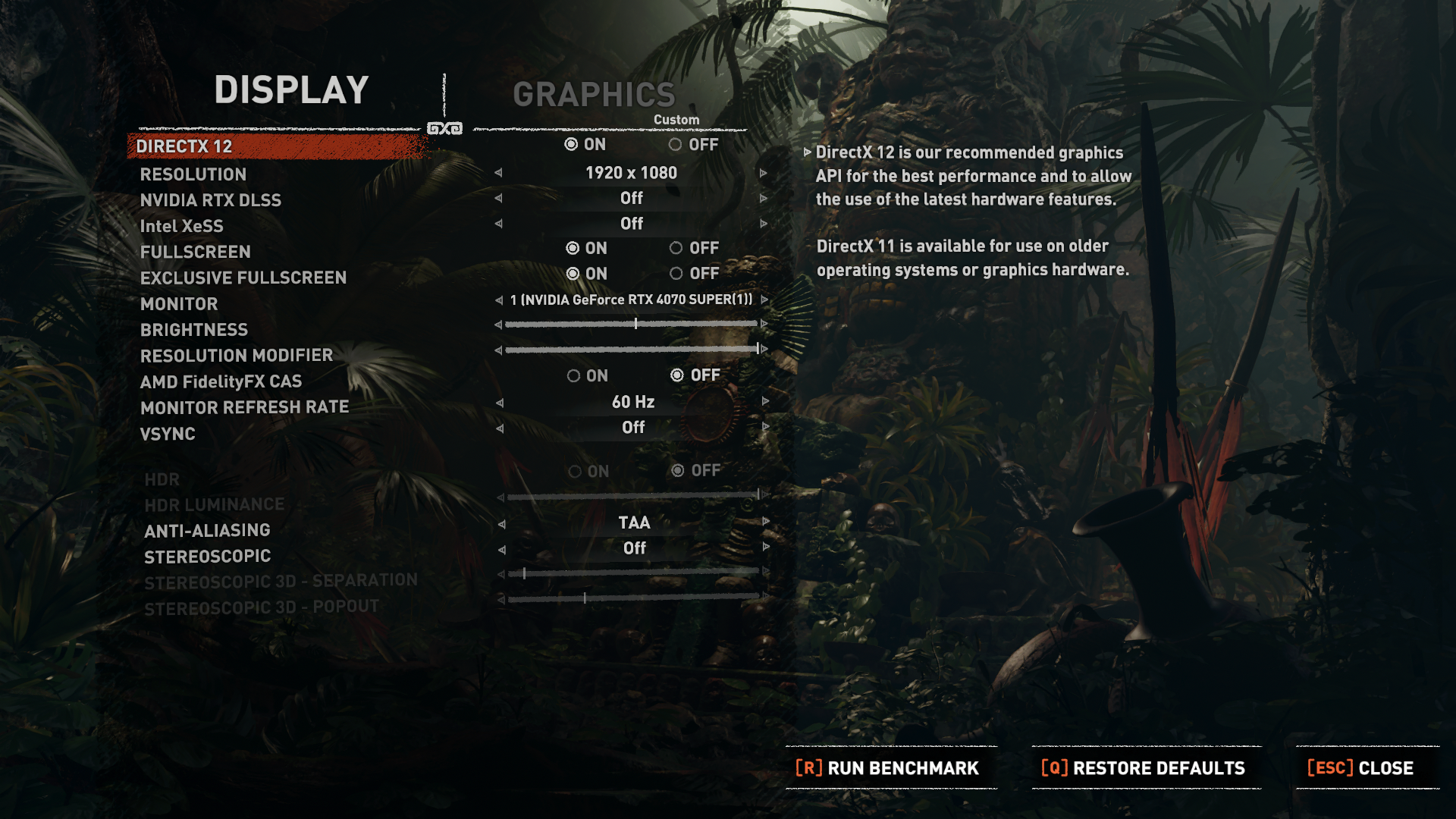Increase the monitor refresh rate

[765, 401]
